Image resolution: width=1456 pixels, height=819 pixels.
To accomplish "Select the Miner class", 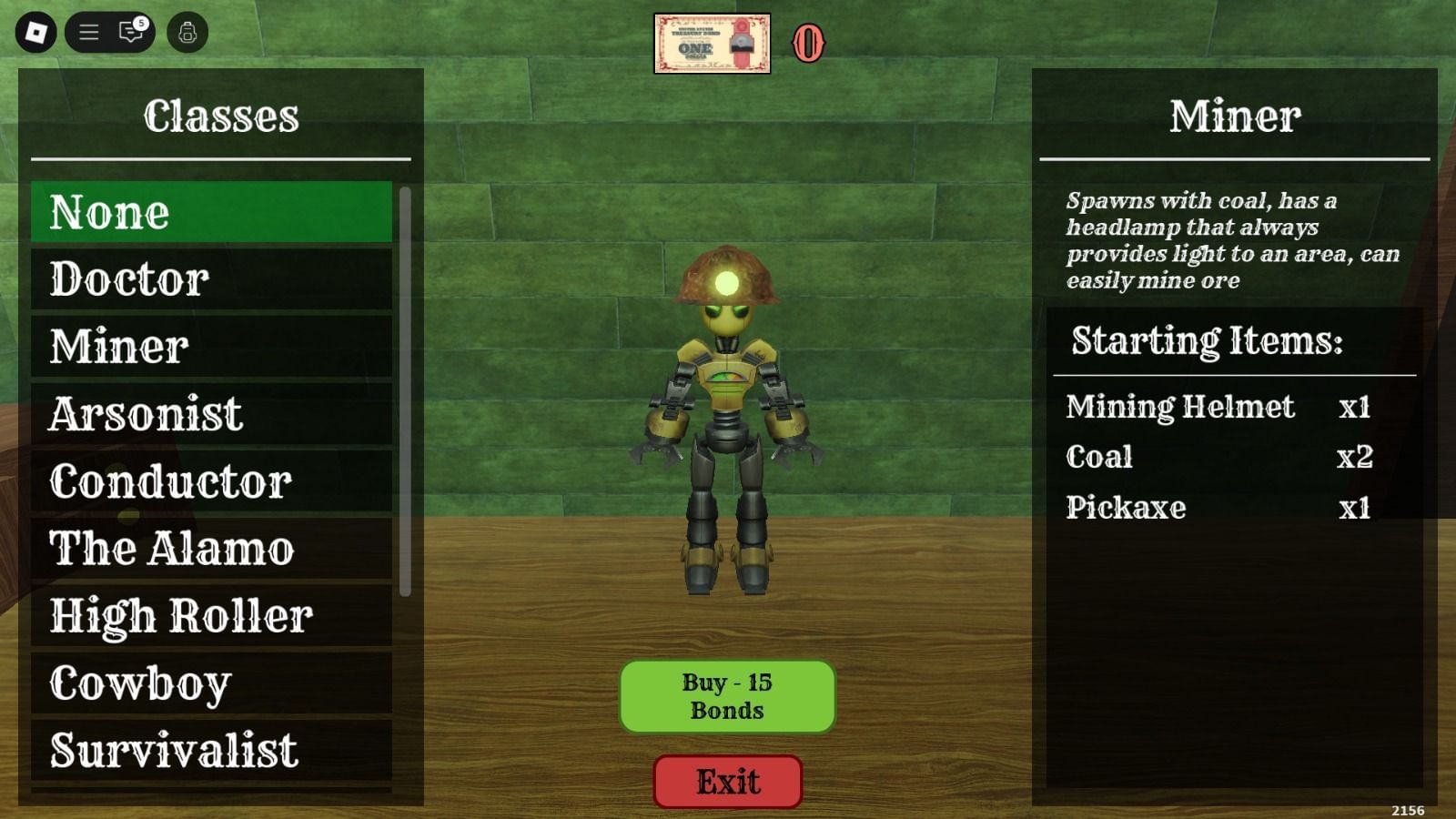I will pos(211,347).
